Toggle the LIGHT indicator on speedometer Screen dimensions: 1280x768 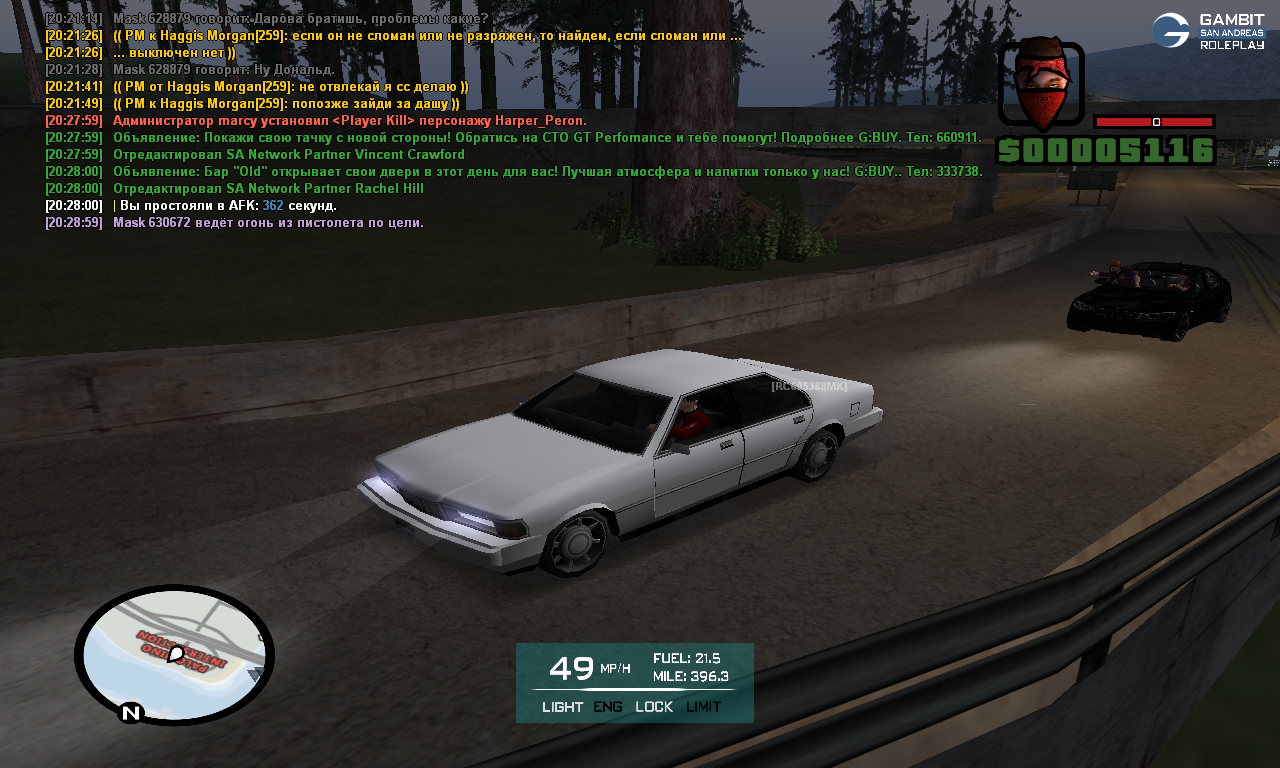click(x=562, y=707)
